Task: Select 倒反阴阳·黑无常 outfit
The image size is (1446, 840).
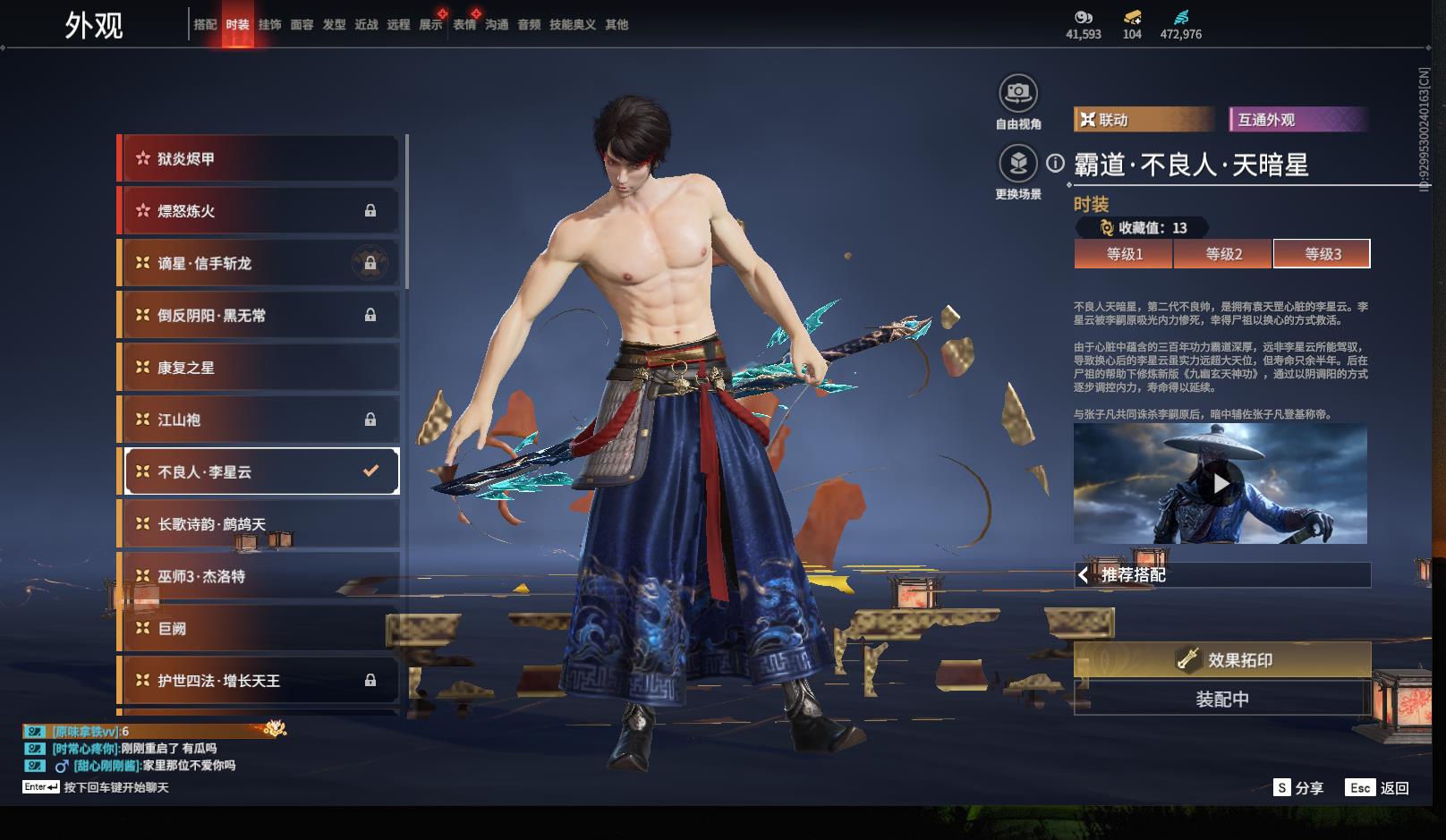Action: [259, 316]
